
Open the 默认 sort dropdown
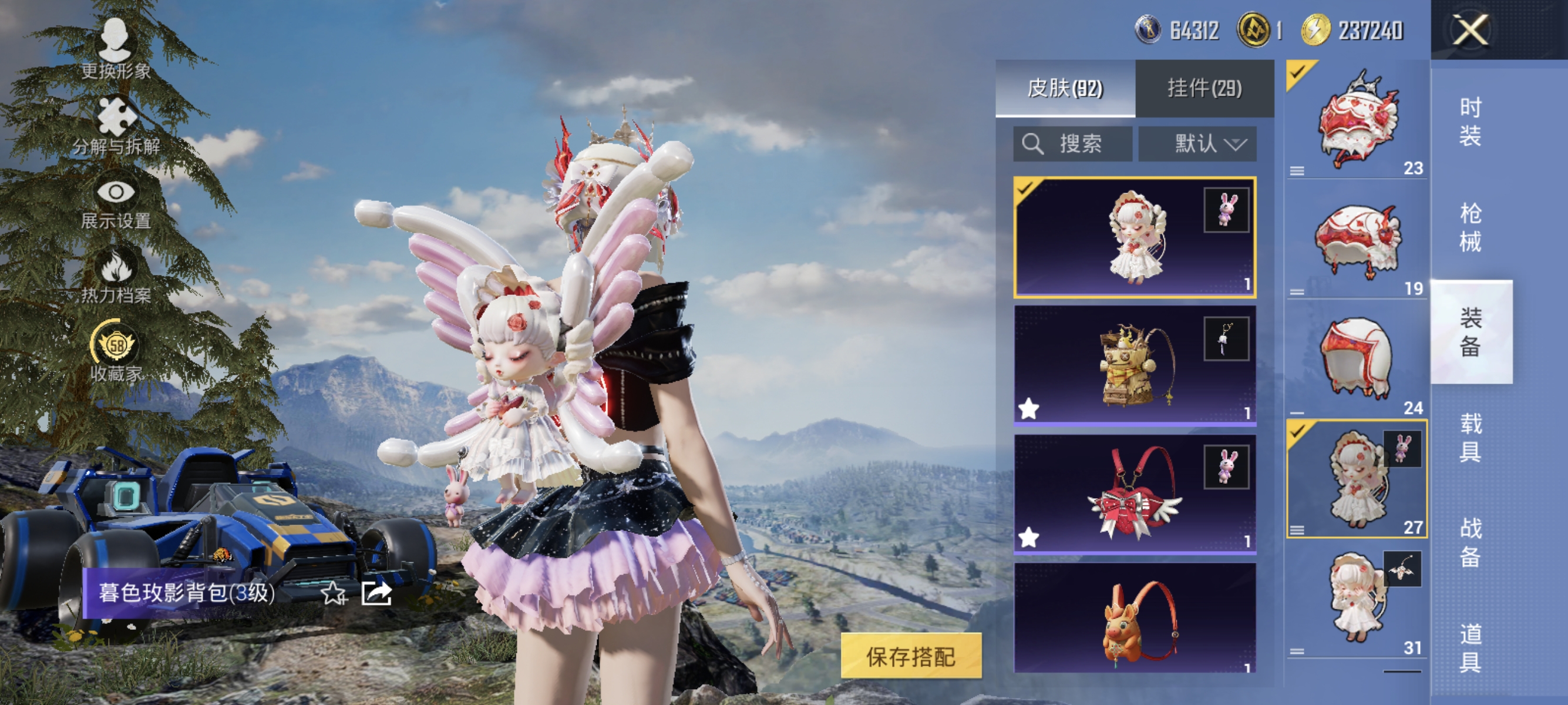[x=1197, y=144]
